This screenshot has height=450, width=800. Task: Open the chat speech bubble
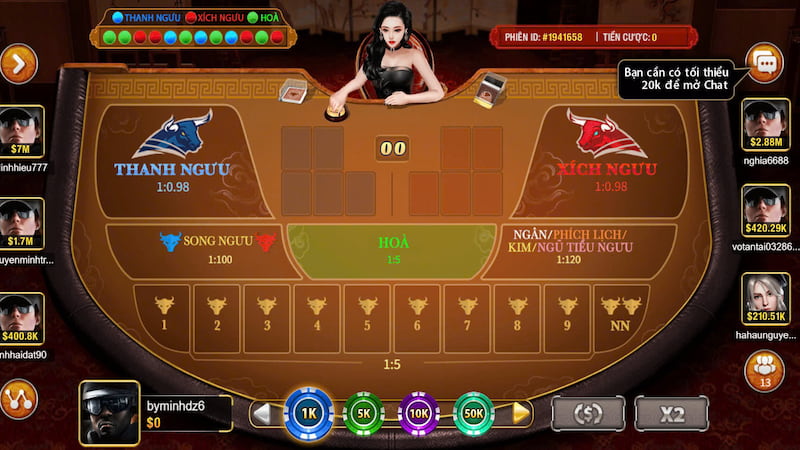tap(765, 63)
